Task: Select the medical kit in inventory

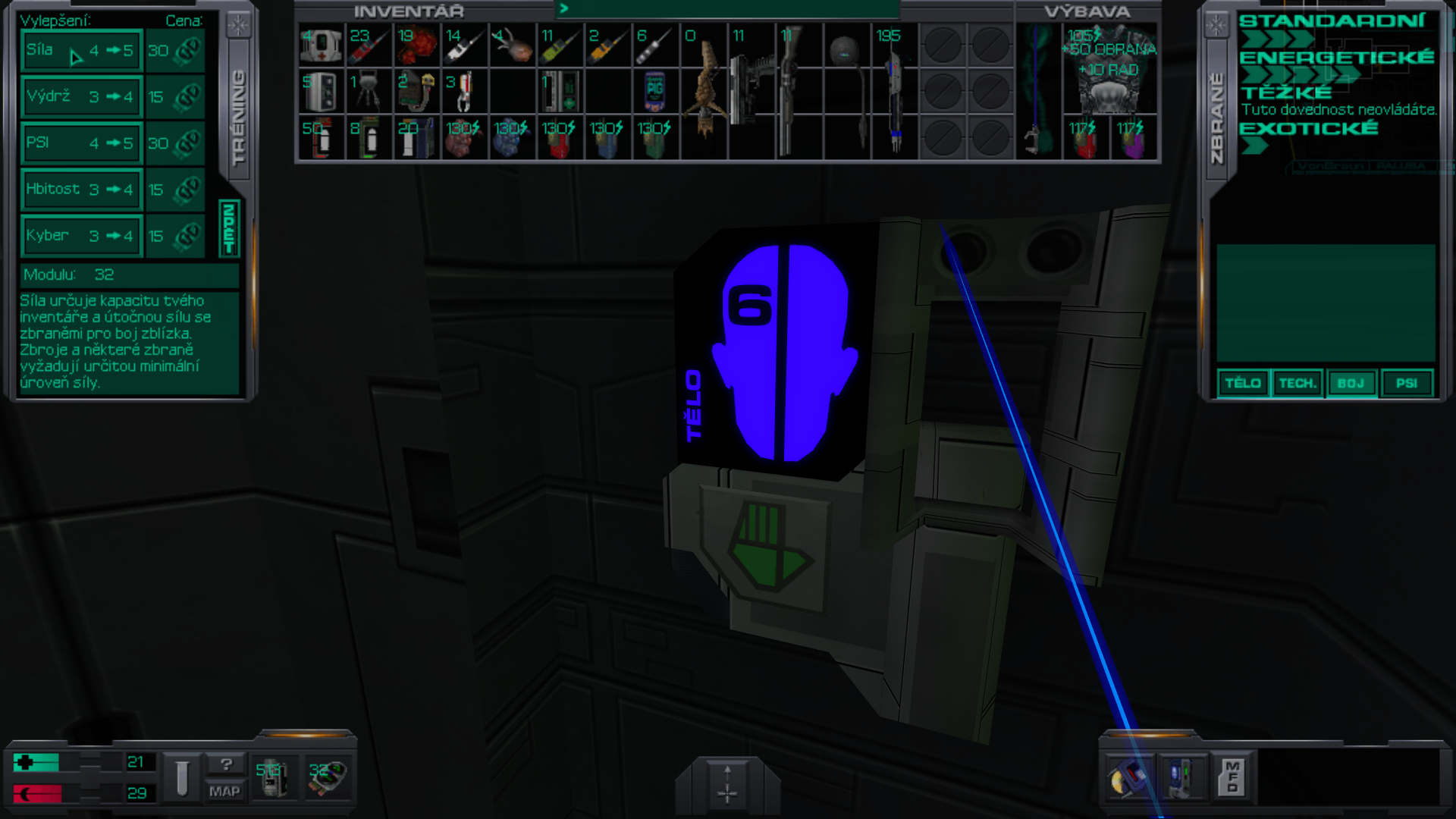Action: click(x=321, y=45)
